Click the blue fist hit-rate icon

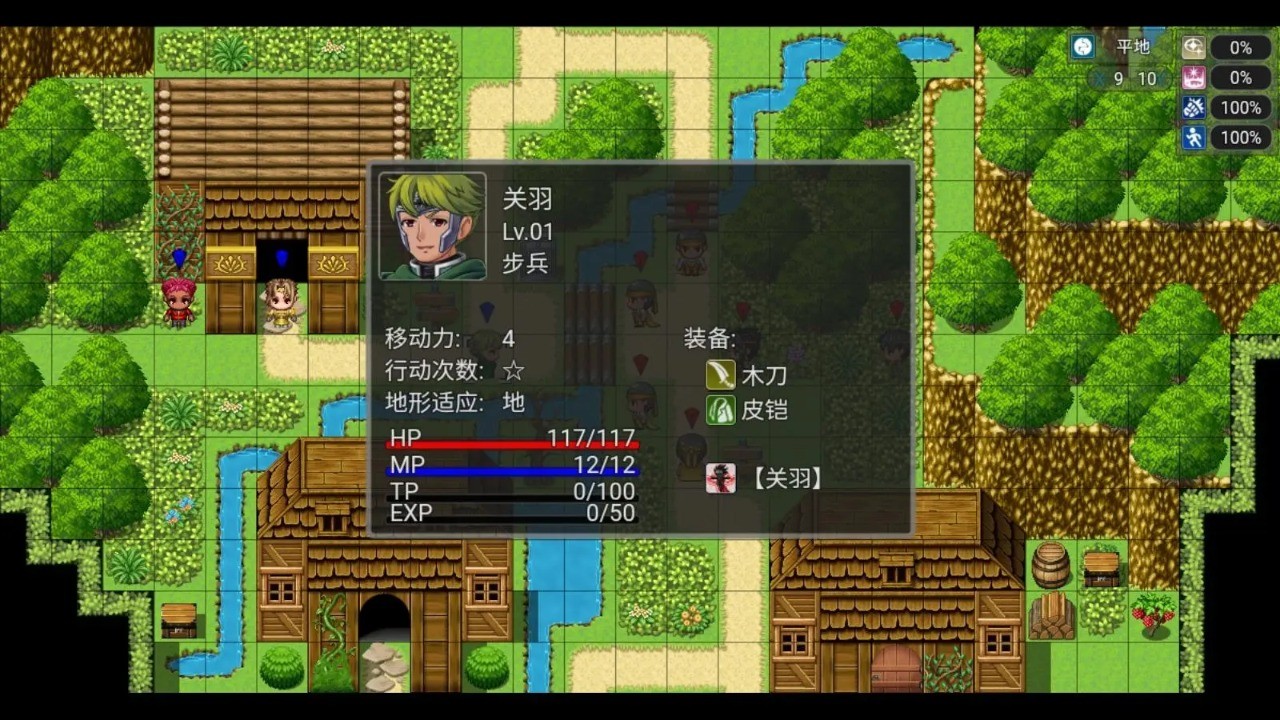(1194, 107)
